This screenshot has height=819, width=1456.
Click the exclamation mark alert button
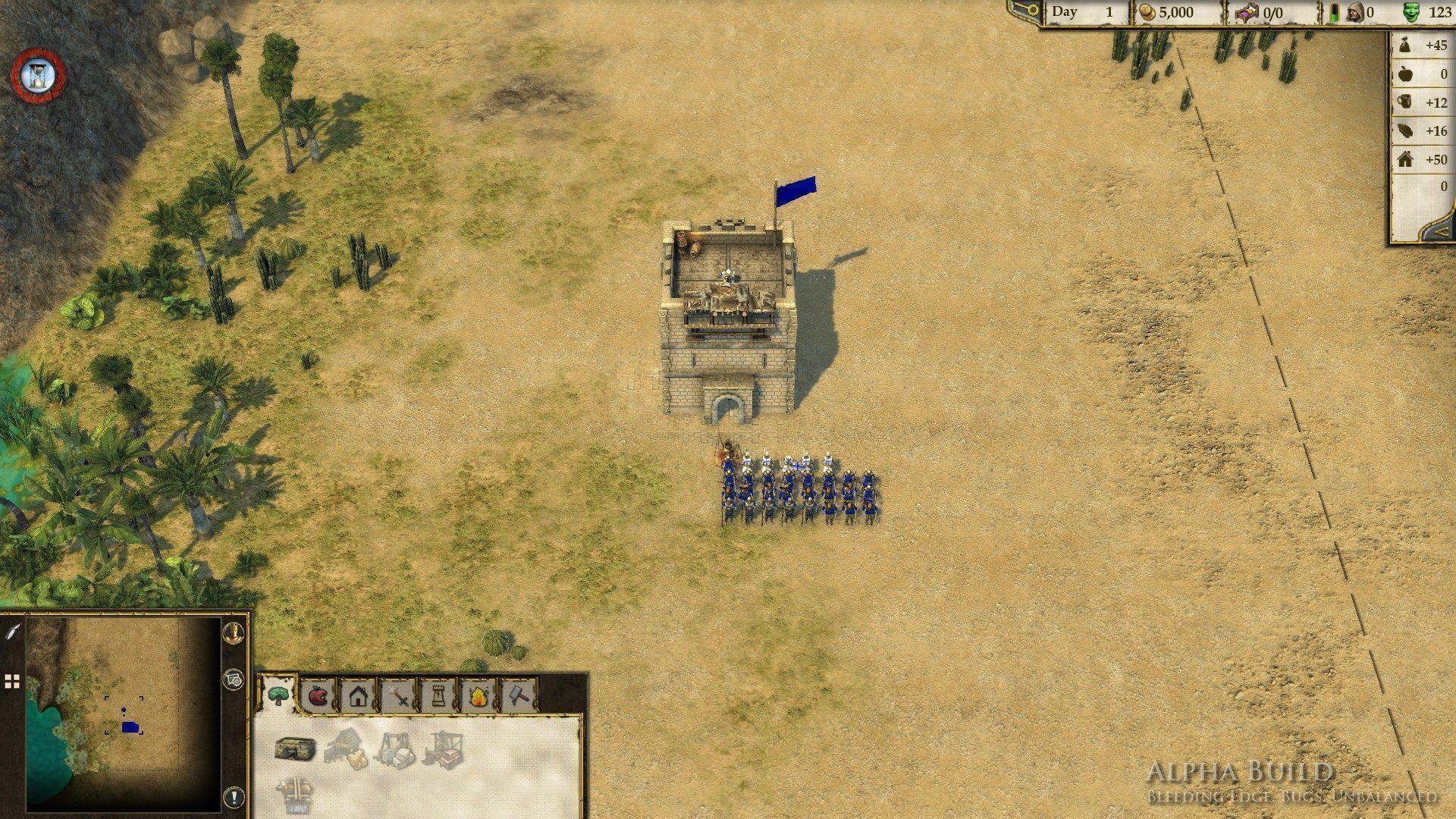(234, 797)
